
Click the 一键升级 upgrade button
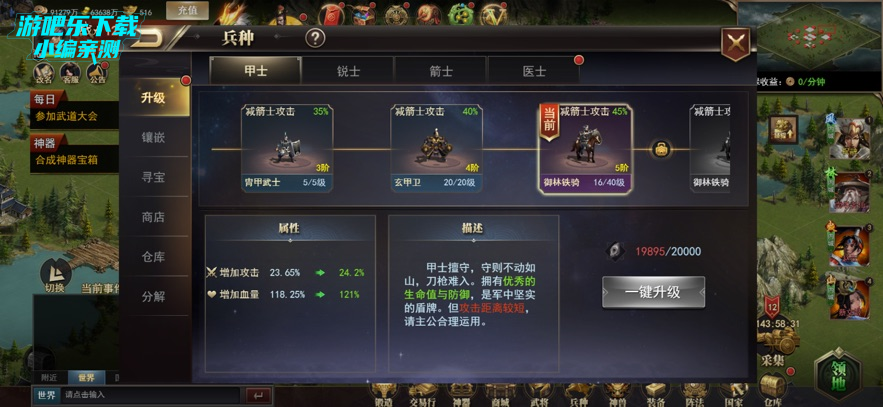point(653,292)
